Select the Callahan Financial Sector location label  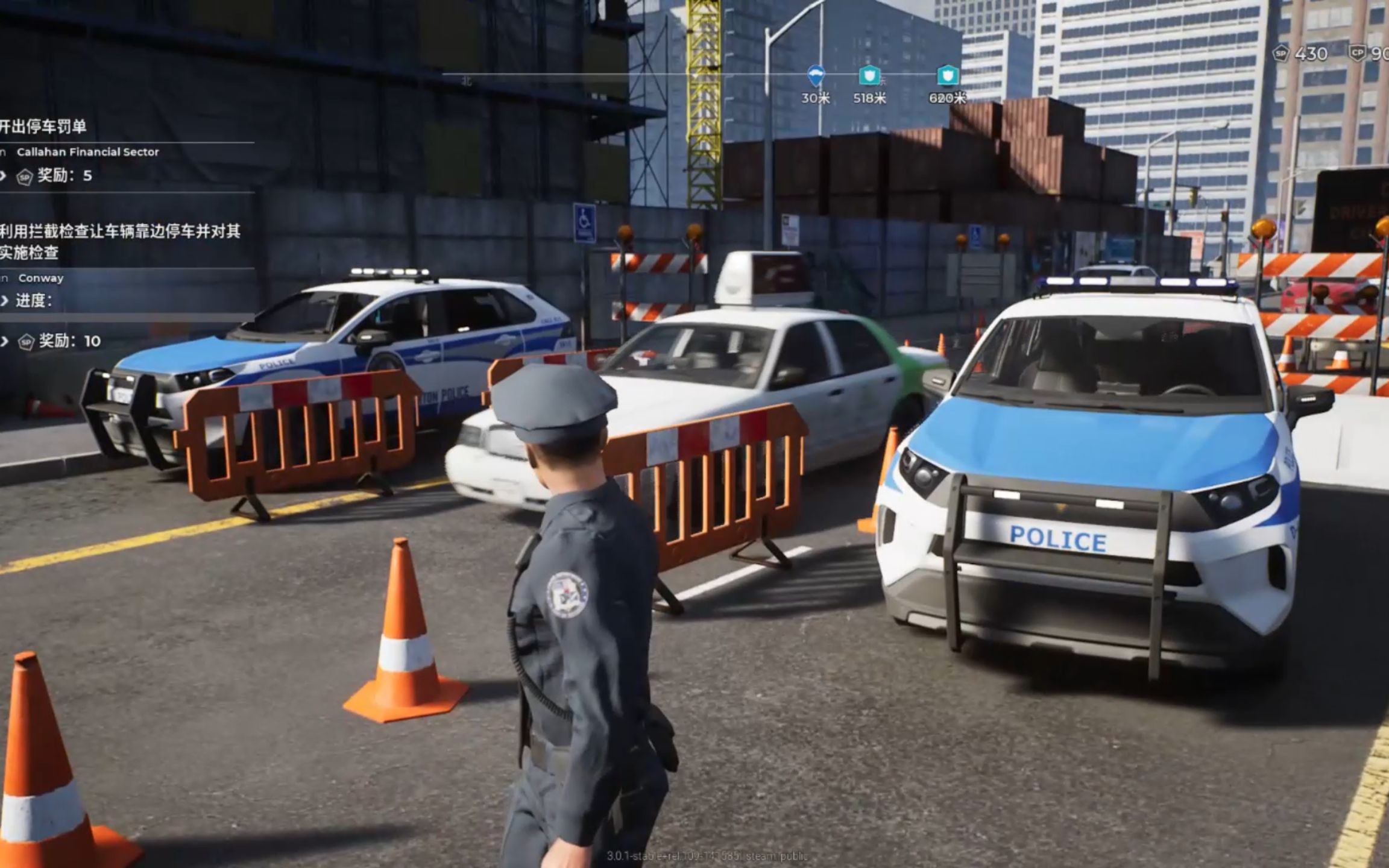[x=86, y=152]
